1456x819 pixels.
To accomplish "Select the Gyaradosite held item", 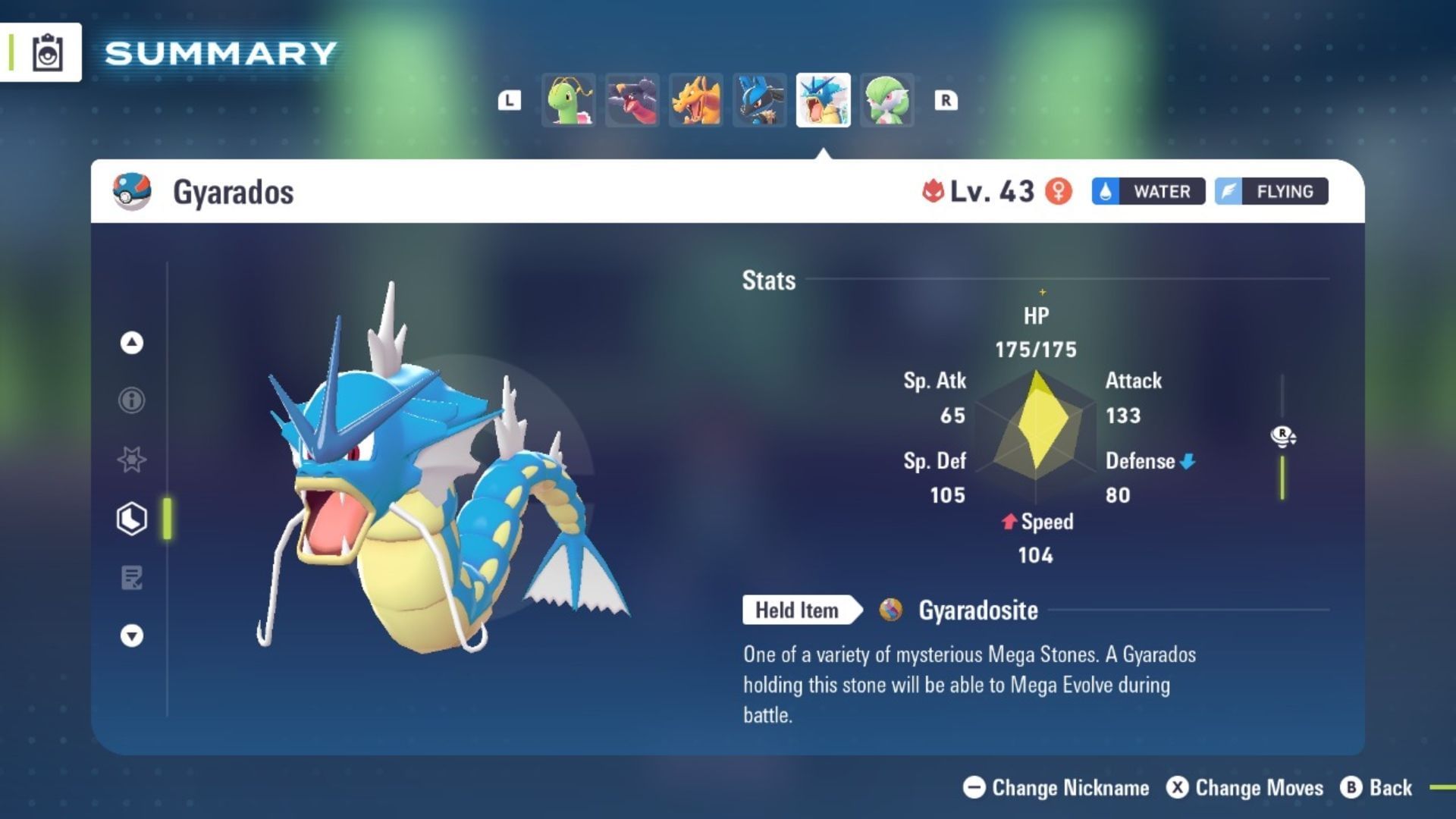I will (x=977, y=610).
